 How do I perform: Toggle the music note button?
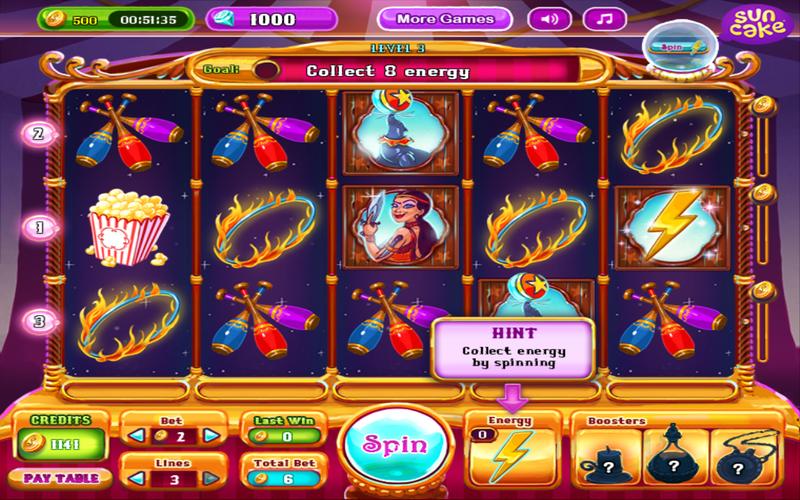(x=602, y=19)
